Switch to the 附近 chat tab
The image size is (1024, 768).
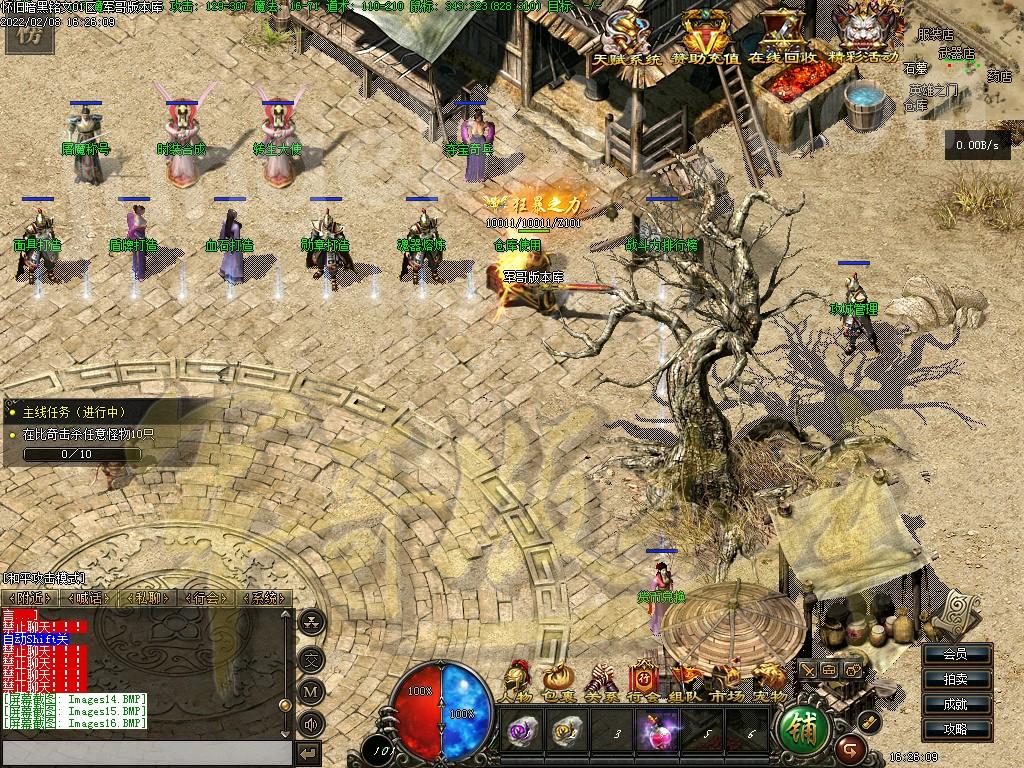[x=28, y=598]
